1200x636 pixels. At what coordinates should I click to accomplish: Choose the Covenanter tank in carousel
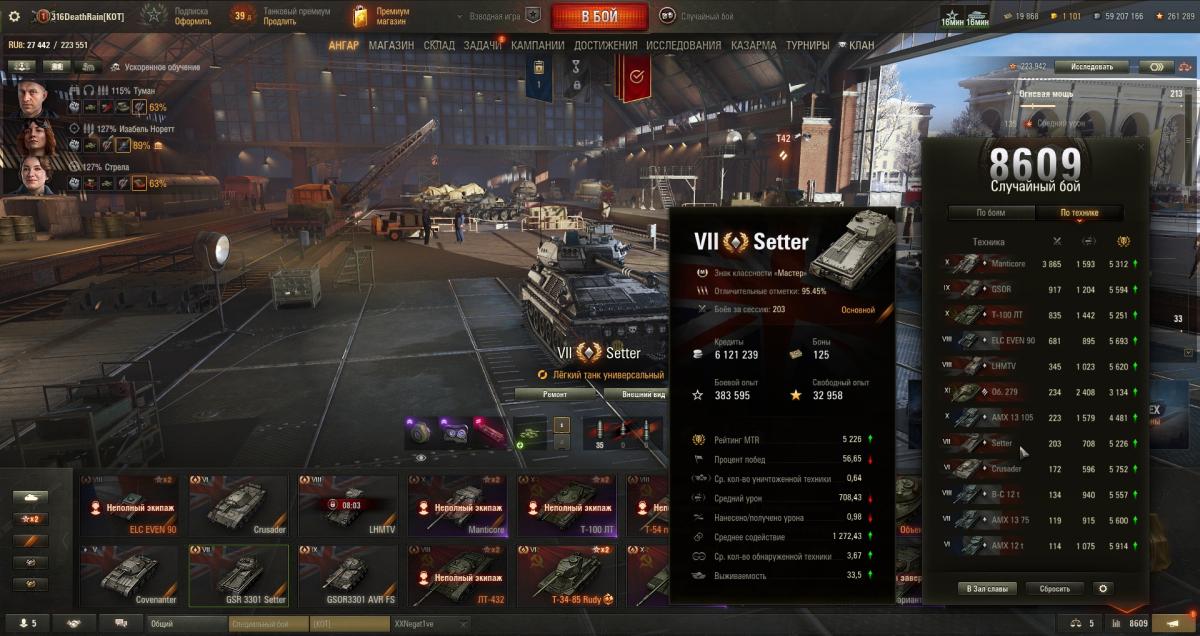[129, 575]
